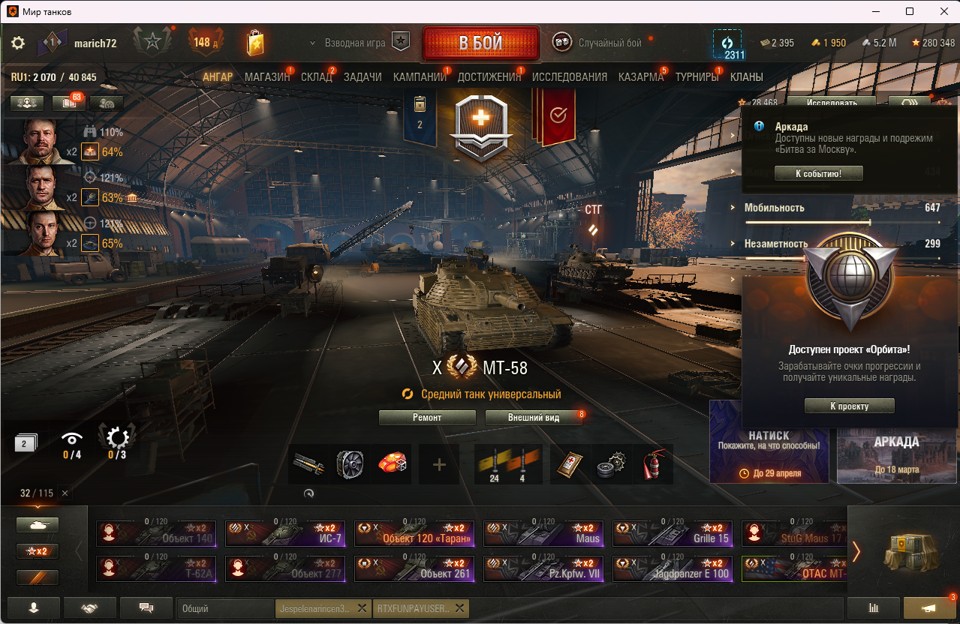Open the НАТИСК event banner
This screenshot has height=624, width=960.
click(769, 441)
